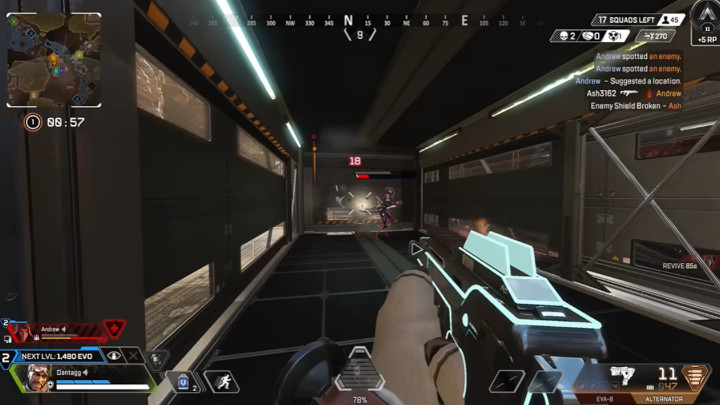Switch to the Alternator weapon slot
The height and width of the screenshot is (405, 720).
[x=664, y=398]
